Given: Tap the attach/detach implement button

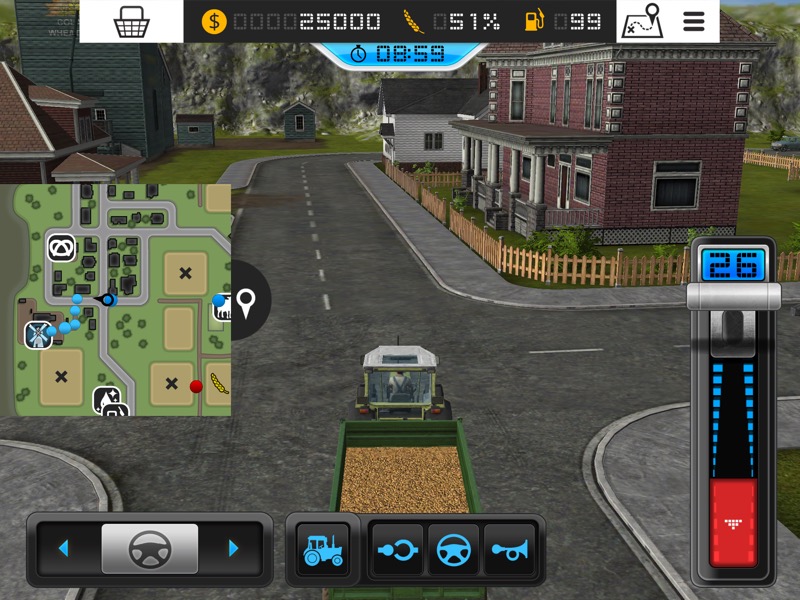Looking at the screenshot, I should (397, 548).
